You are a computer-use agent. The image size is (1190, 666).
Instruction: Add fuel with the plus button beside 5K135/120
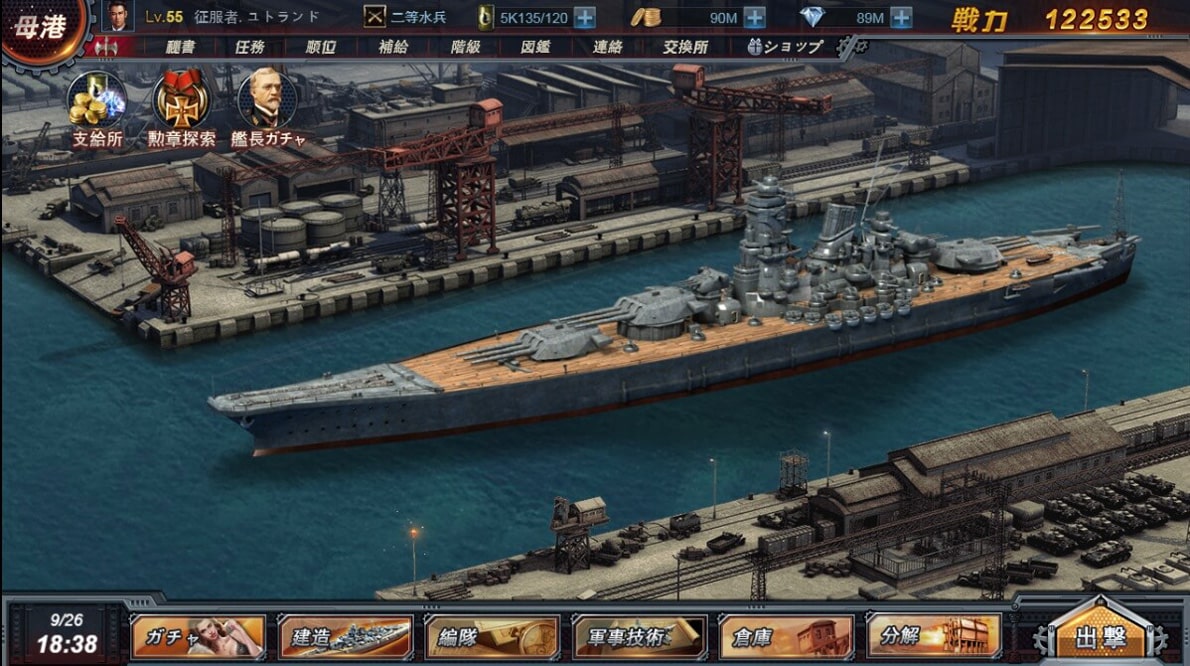585,17
